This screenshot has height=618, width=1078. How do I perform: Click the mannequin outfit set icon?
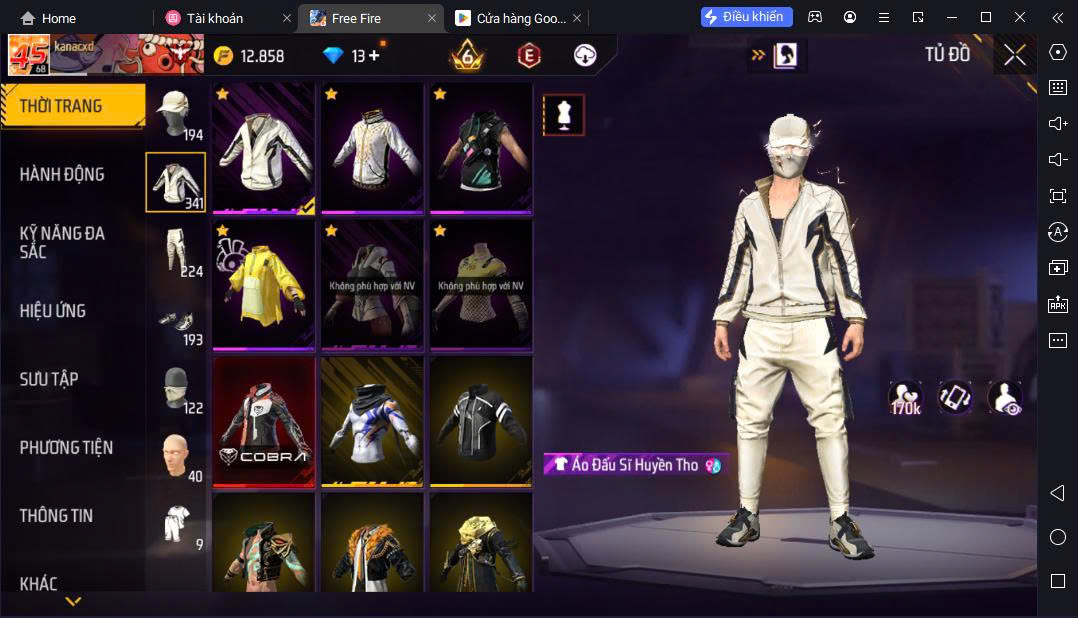[564, 115]
